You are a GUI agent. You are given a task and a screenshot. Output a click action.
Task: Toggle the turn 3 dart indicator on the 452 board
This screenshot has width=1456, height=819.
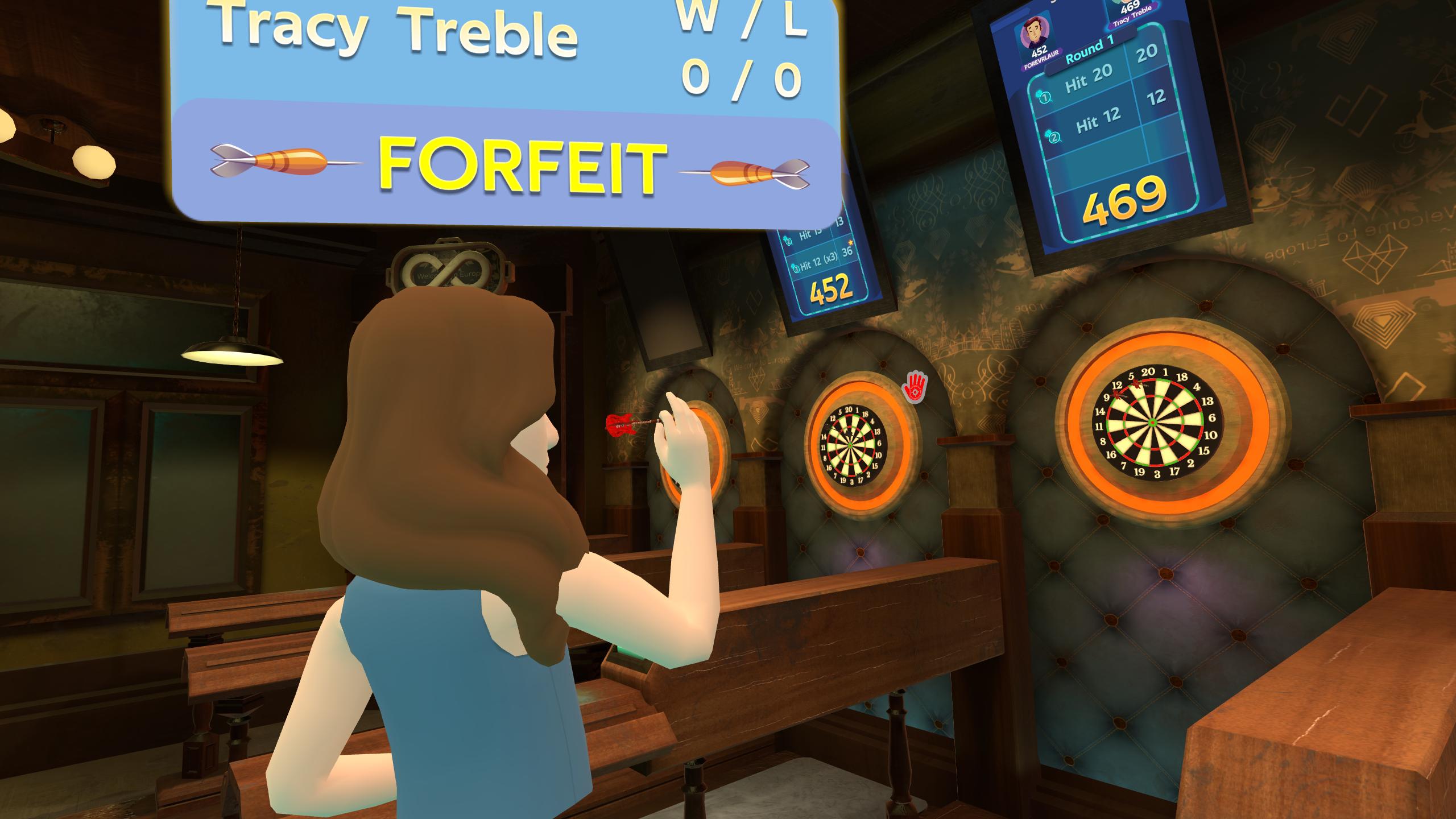point(796,268)
